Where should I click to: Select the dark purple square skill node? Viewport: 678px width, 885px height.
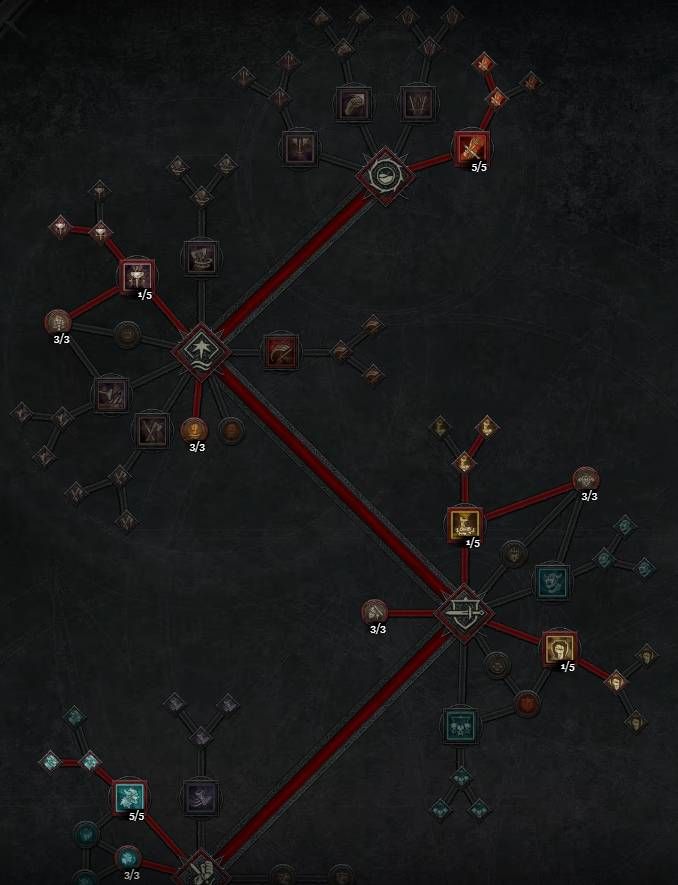[201, 797]
